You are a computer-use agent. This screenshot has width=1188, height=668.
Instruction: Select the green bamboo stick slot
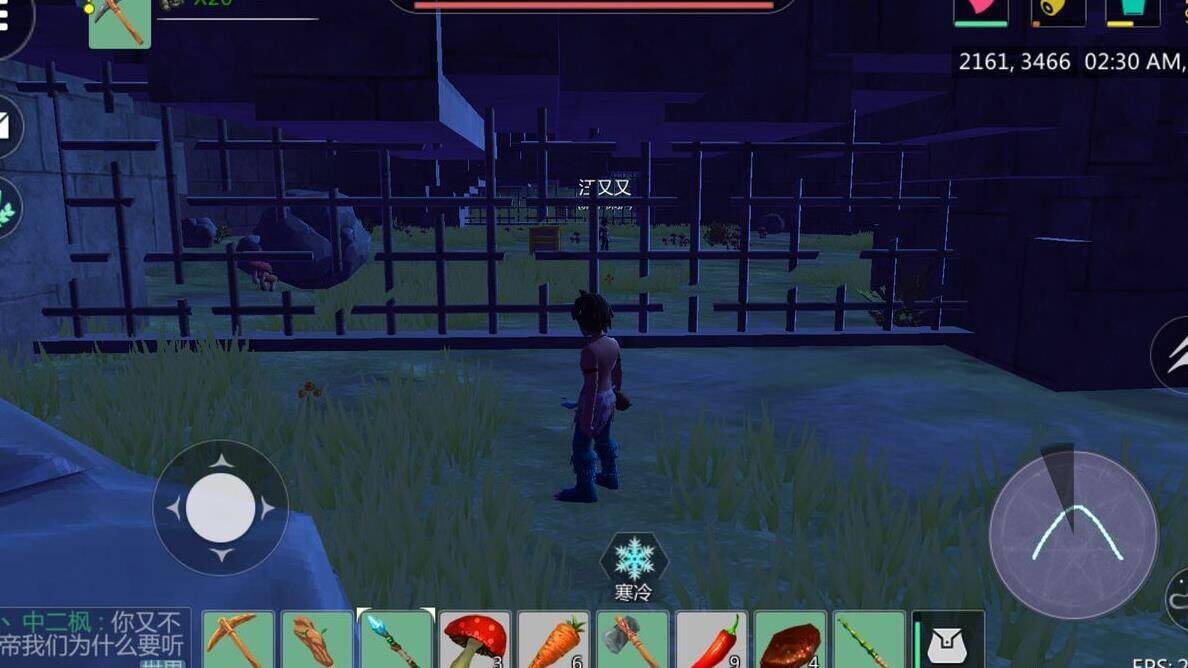pyautogui.click(x=868, y=640)
